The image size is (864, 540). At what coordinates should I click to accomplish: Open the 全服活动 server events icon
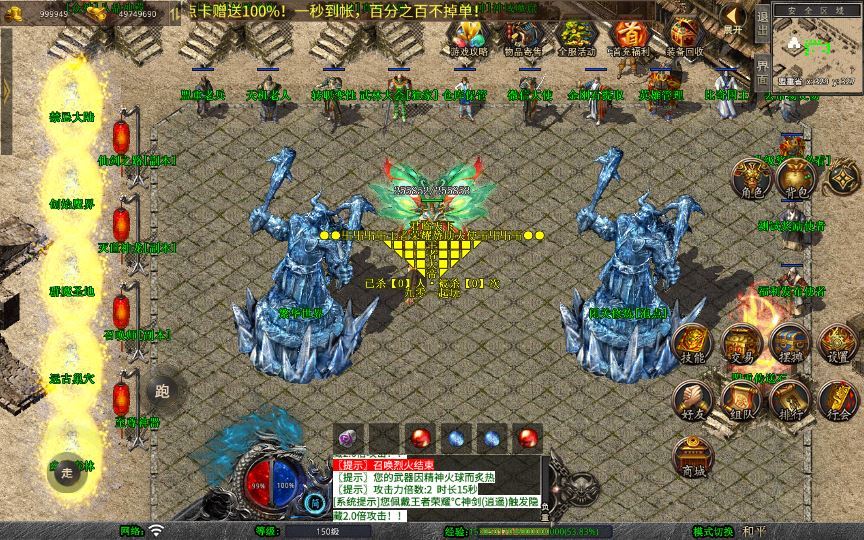(575, 38)
